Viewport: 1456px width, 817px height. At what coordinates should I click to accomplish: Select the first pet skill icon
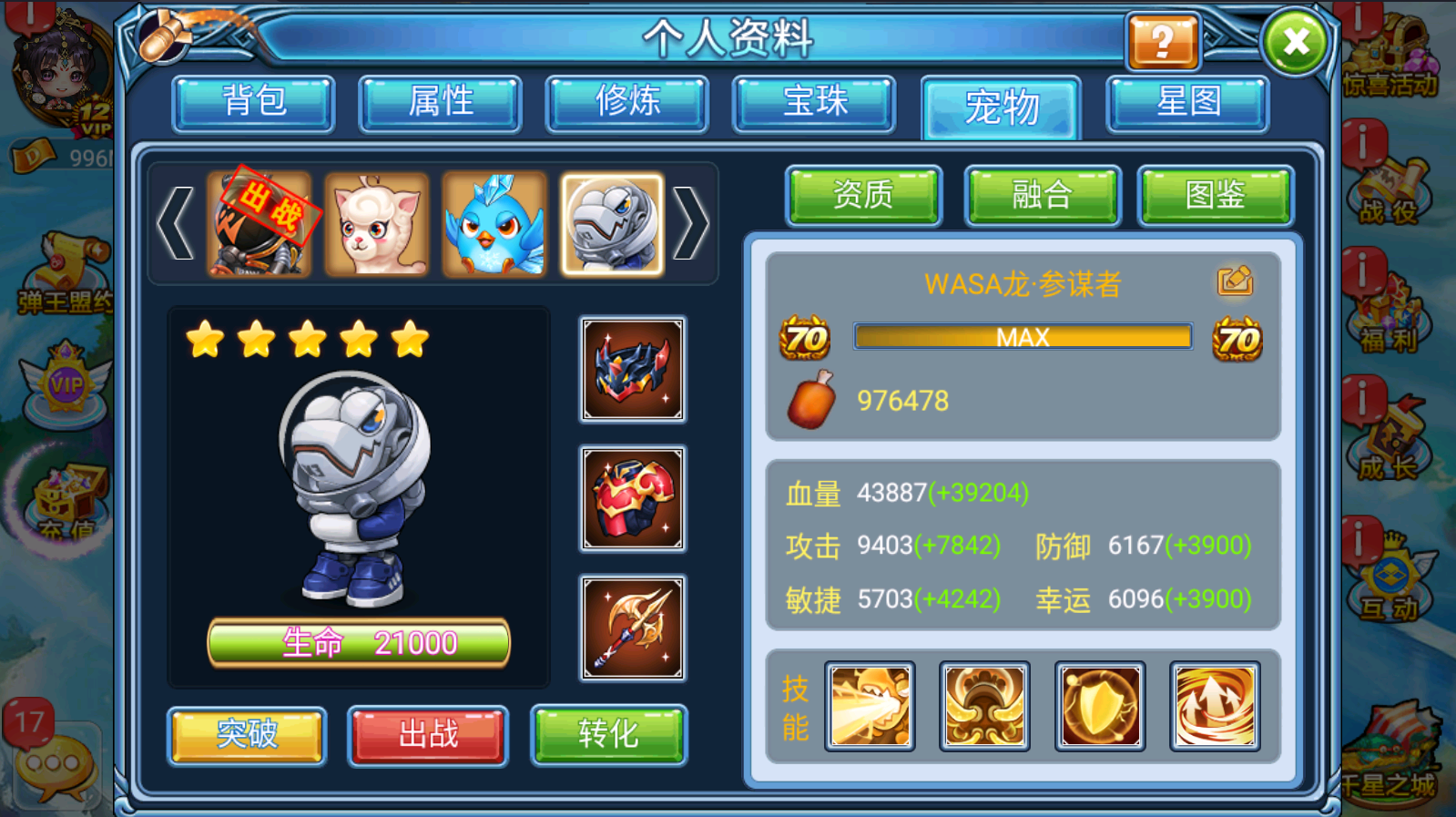[869, 705]
